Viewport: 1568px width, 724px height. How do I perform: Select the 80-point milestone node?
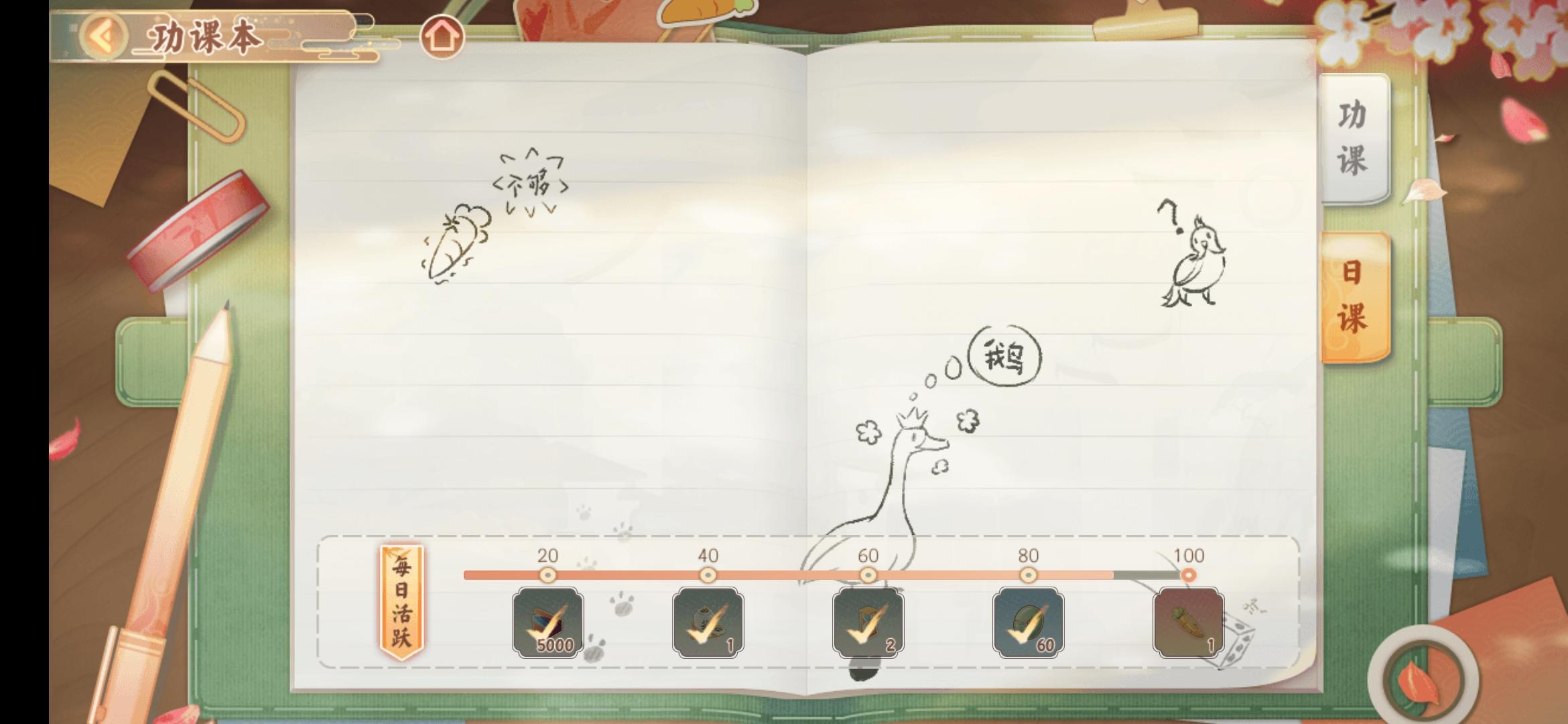1027,574
